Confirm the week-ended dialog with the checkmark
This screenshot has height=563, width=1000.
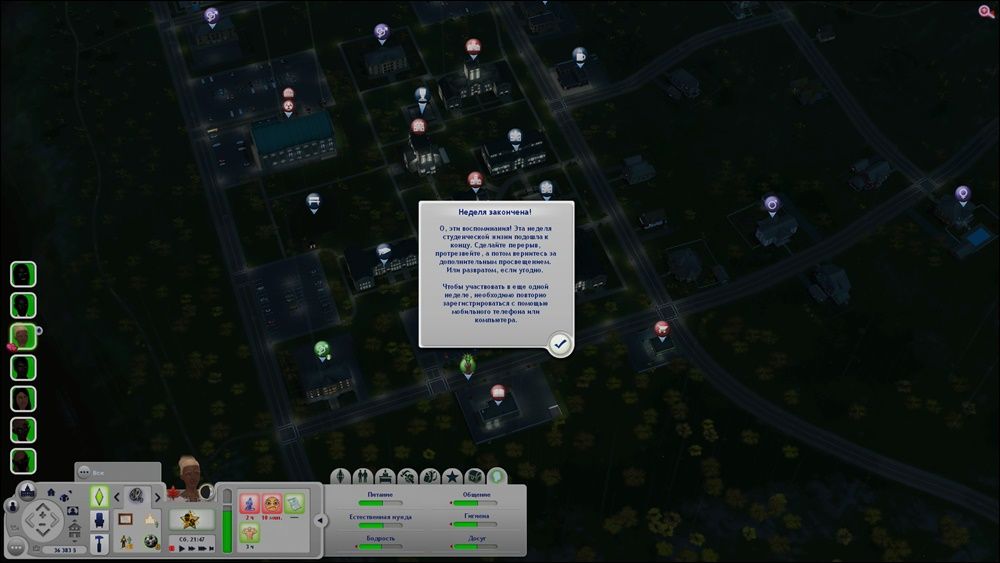tap(560, 344)
